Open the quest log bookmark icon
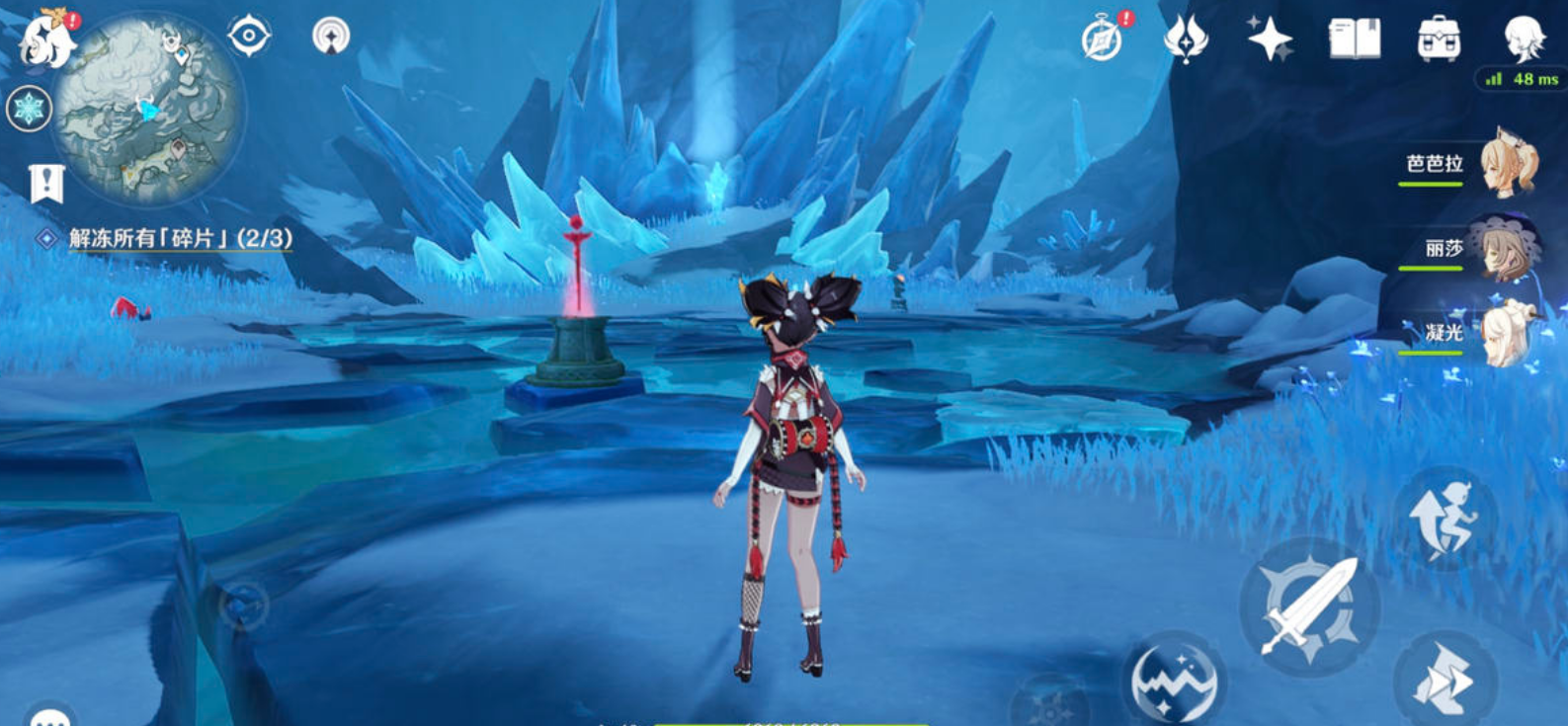This screenshot has width=1568, height=726. click(x=45, y=183)
